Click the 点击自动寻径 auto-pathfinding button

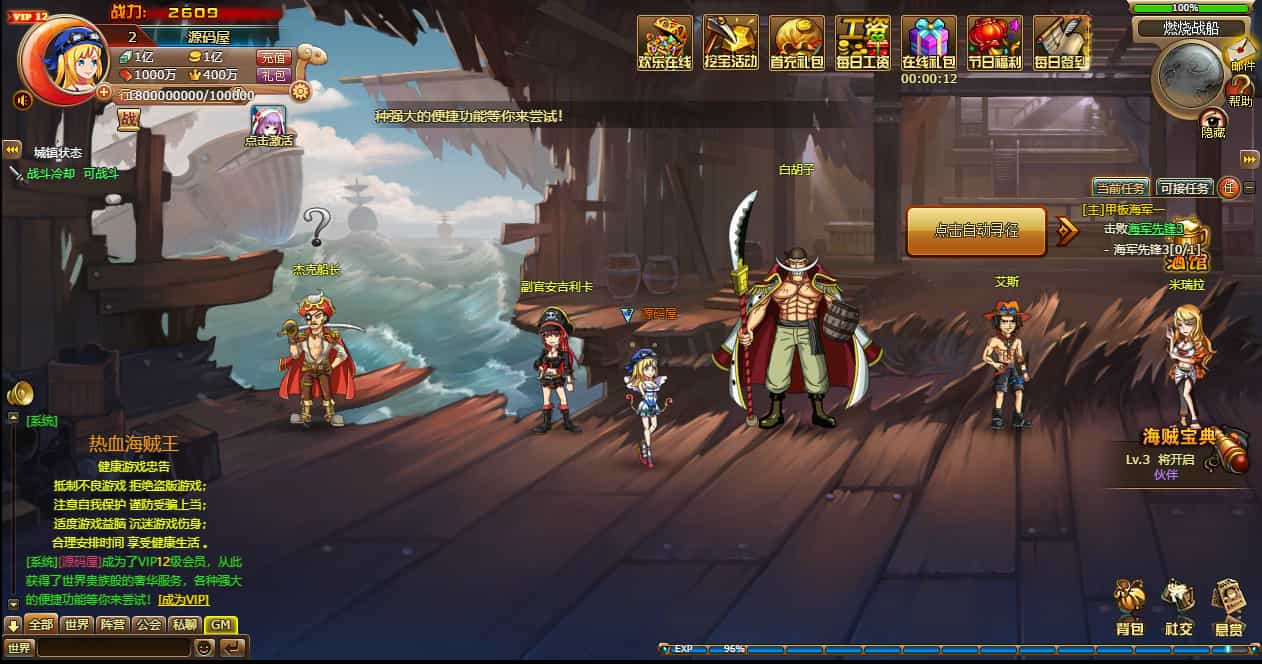976,231
